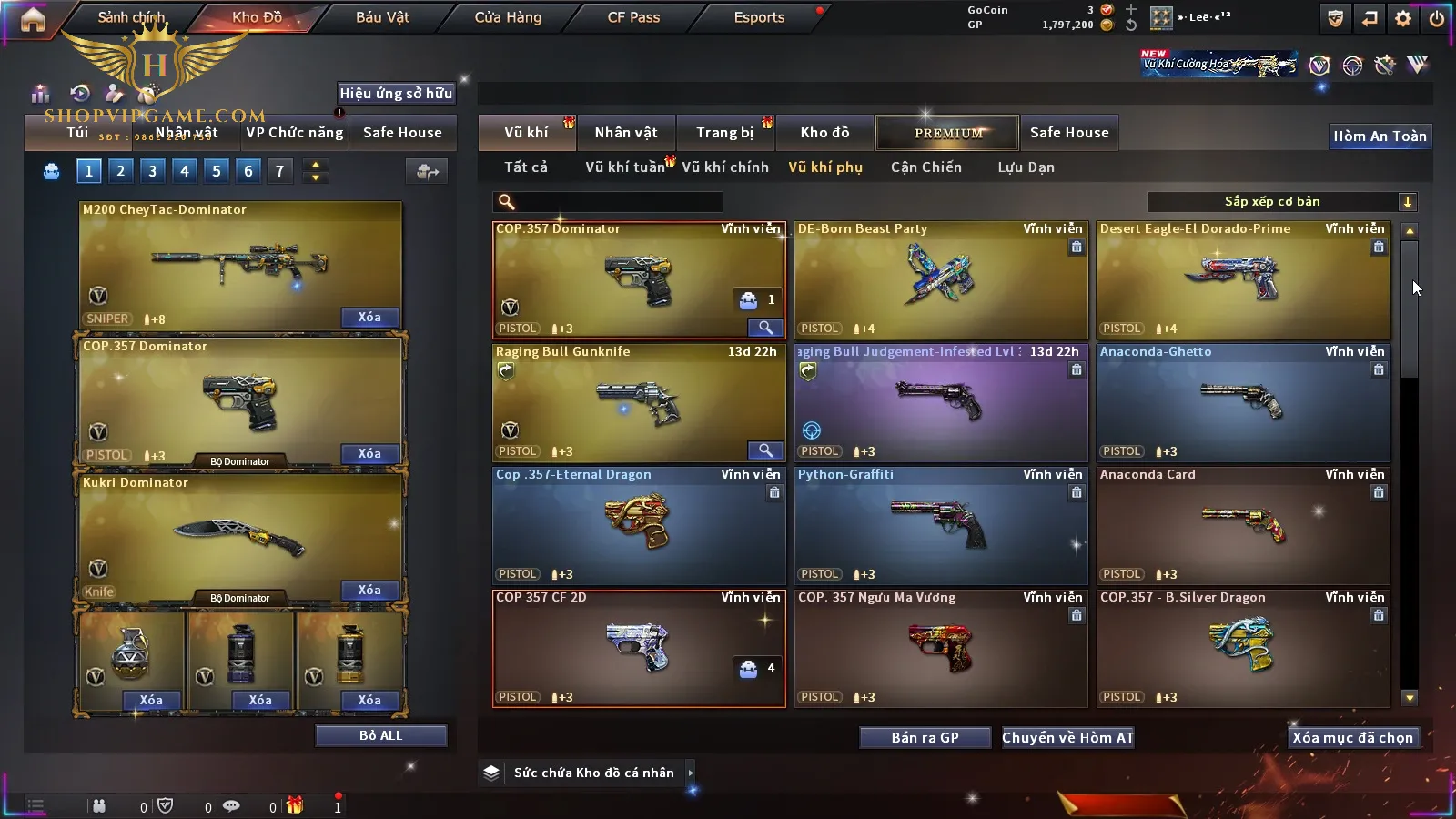Screen dimensions: 1456x819
Task: Open the CF Pass menu
Action: coord(633,17)
